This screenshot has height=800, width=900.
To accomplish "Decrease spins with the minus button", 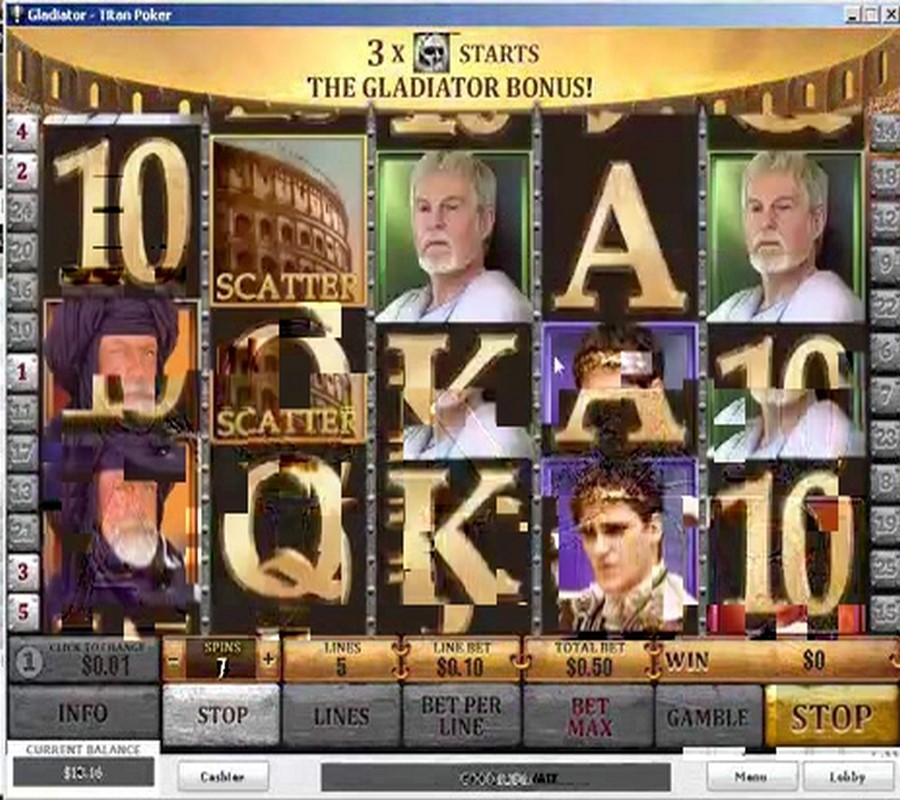I will click(x=173, y=660).
